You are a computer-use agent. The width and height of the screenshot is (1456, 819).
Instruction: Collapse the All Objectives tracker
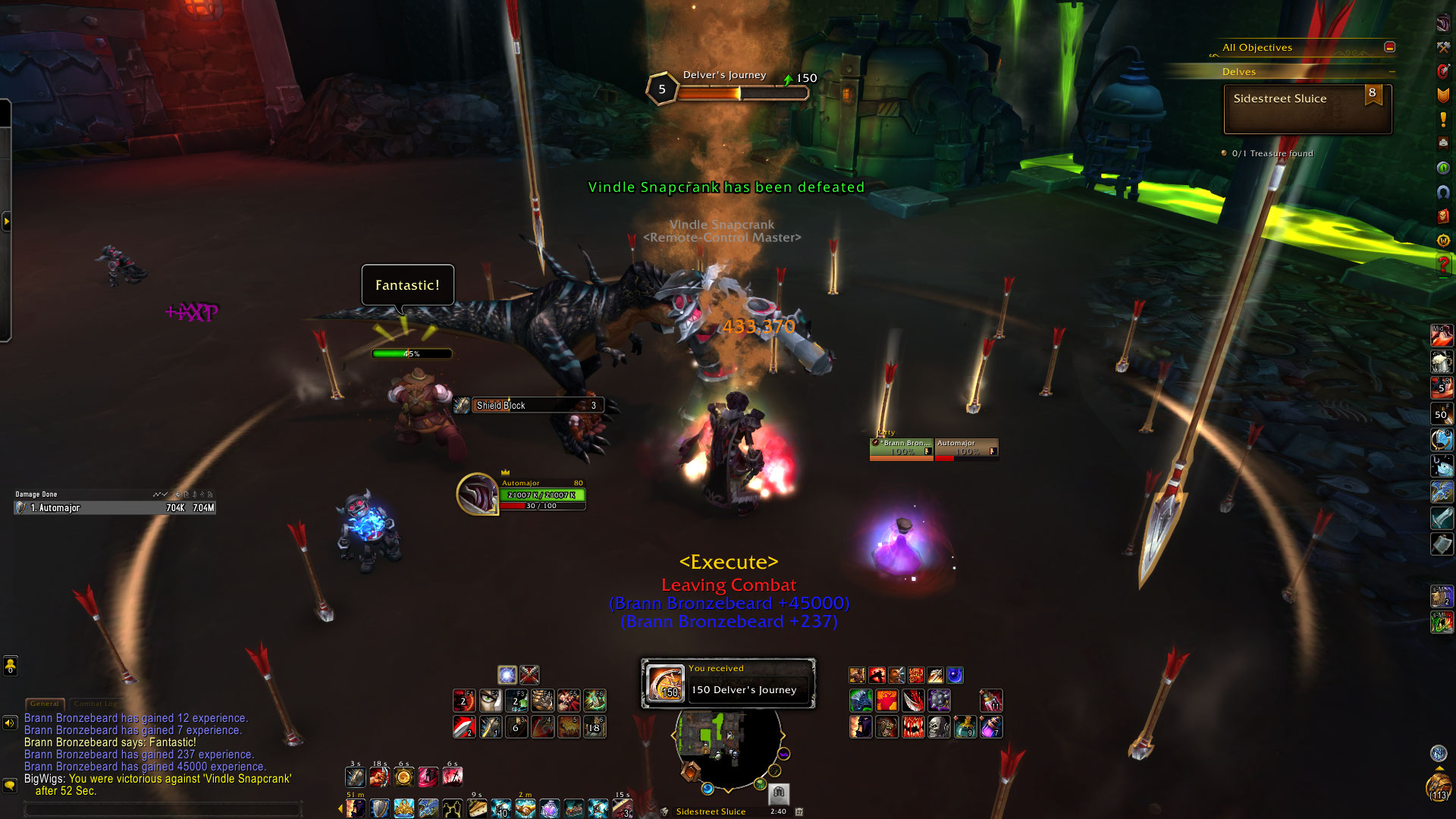pyautogui.click(x=1389, y=47)
